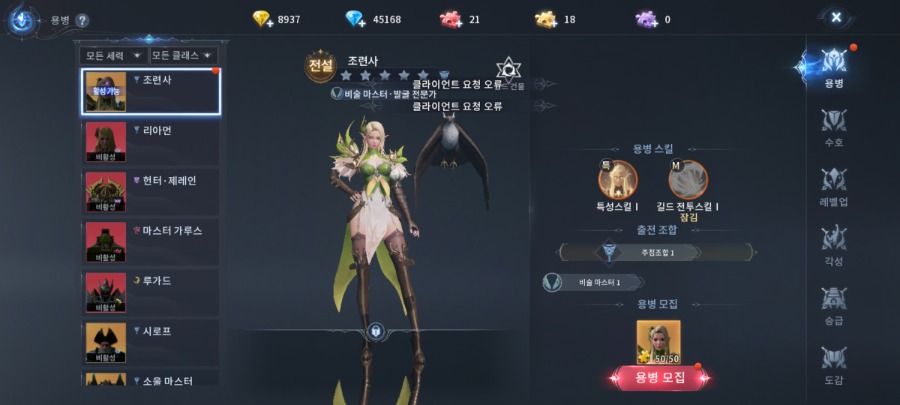The height and width of the screenshot is (405, 900).
Task: View the 특성스킬 I skill icon
Action: pyautogui.click(x=617, y=179)
